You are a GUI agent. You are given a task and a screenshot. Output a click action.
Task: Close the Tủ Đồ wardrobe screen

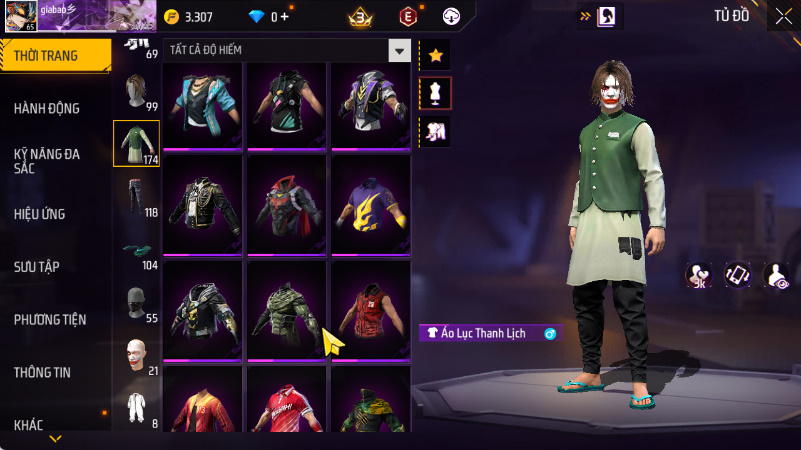pyautogui.click(x=782, y=16)
